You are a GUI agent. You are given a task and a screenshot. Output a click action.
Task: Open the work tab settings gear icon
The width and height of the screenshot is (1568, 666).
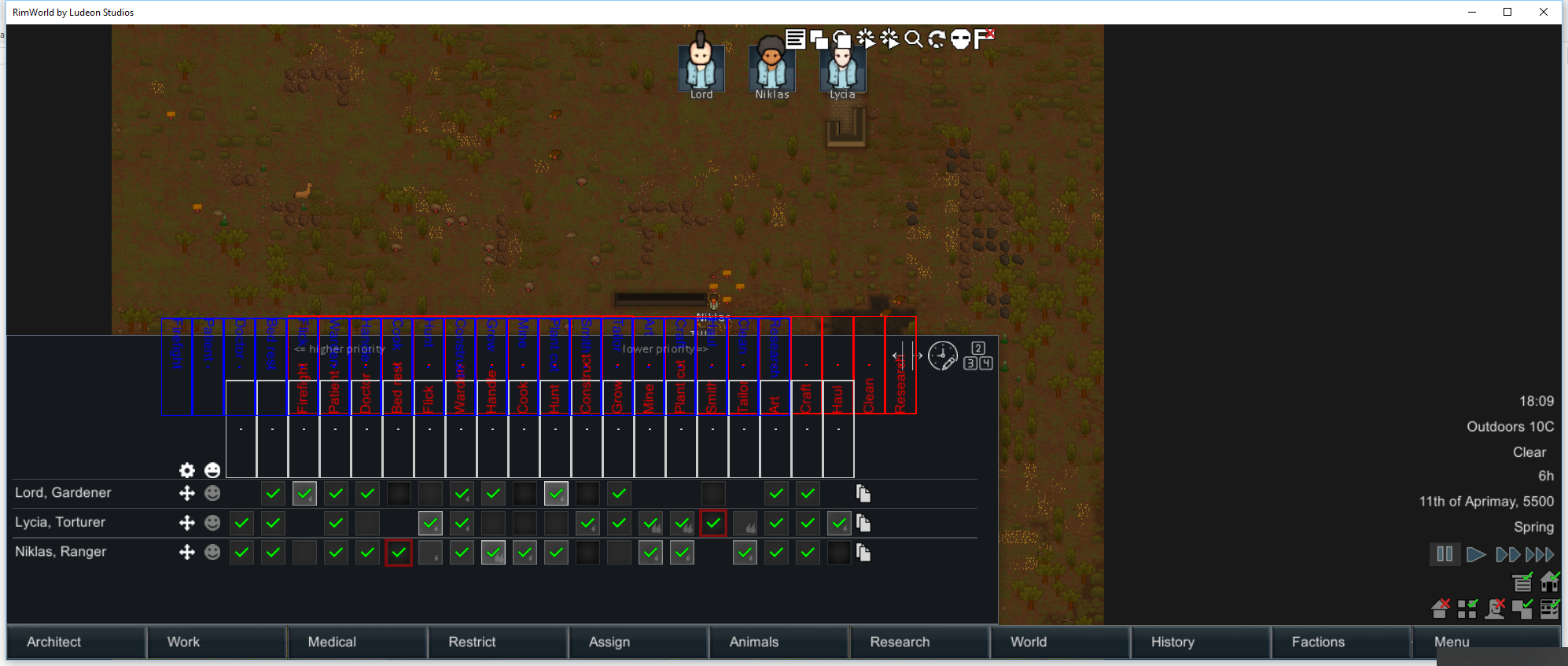186,470
